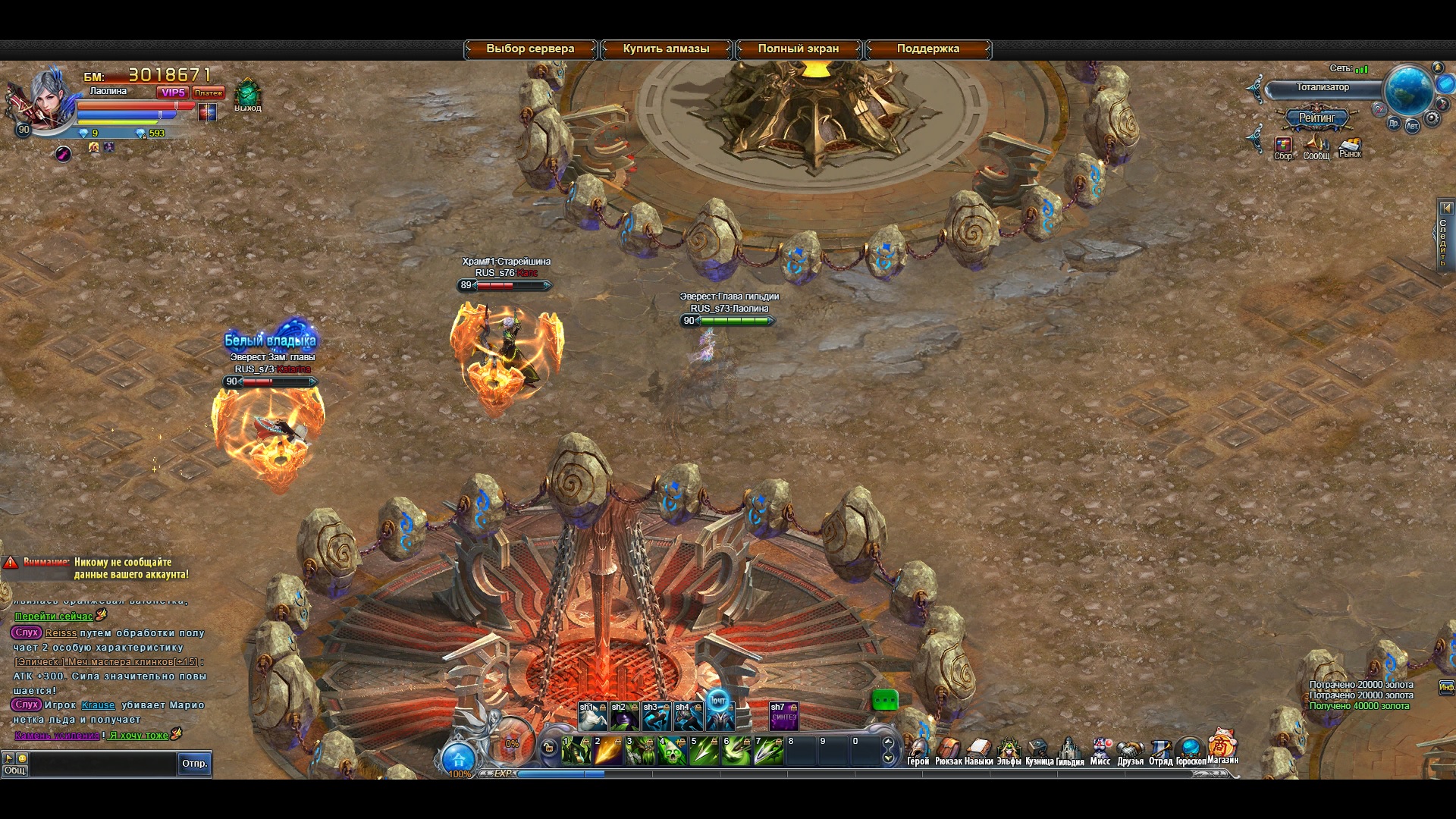Open the Выбор сервера server selection
Viewport: 1456px width, 819px height.
click(x=530, y=49)
